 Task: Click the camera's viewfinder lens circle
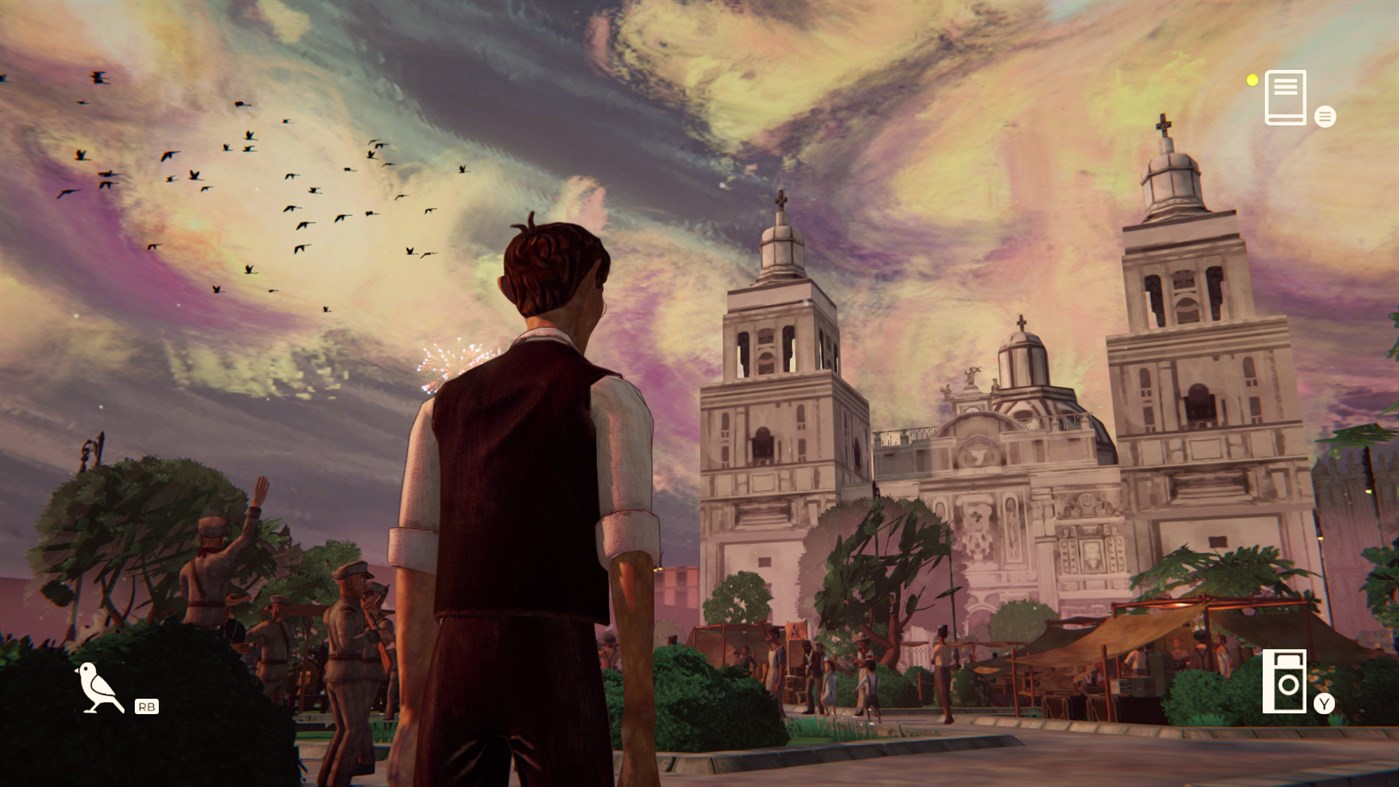1287,683
